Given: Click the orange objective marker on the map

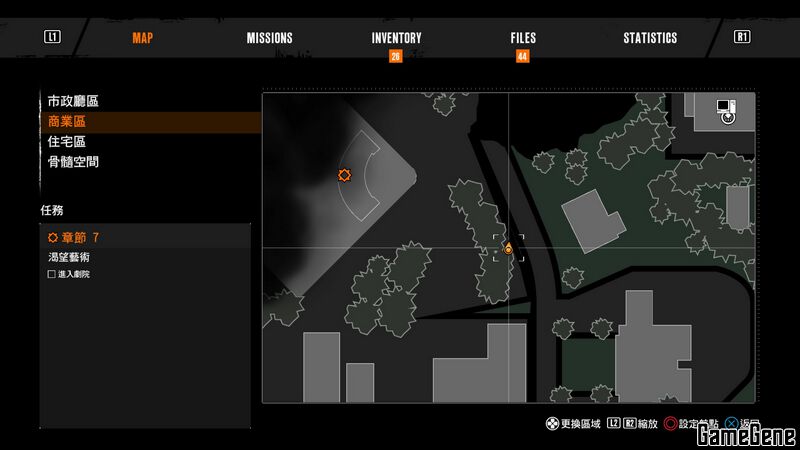Looking at the screenshot, I should tap(344, 175).
